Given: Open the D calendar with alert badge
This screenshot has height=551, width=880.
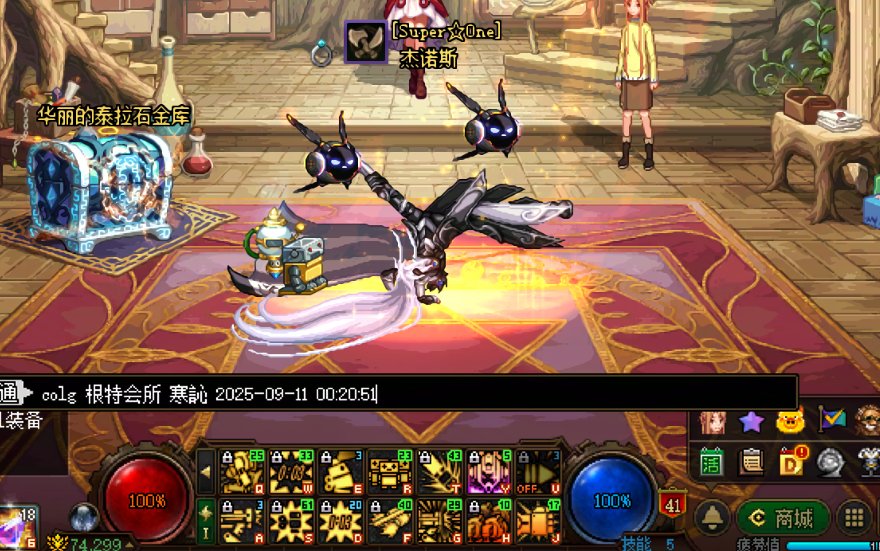Looking at the screenshot, I should point(792,462).
